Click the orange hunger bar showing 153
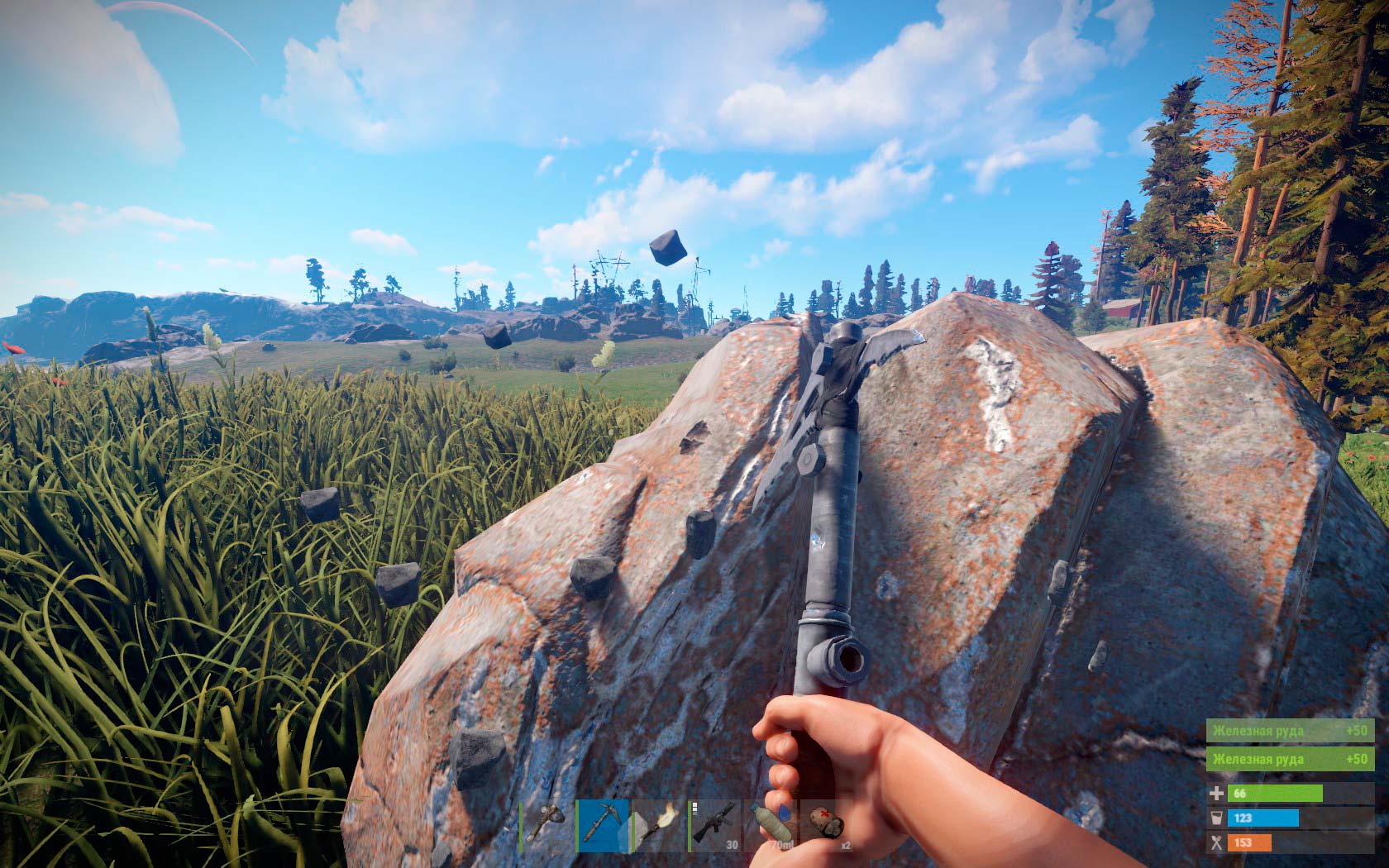1389x868 pixels. click(x=1250, y=842)
